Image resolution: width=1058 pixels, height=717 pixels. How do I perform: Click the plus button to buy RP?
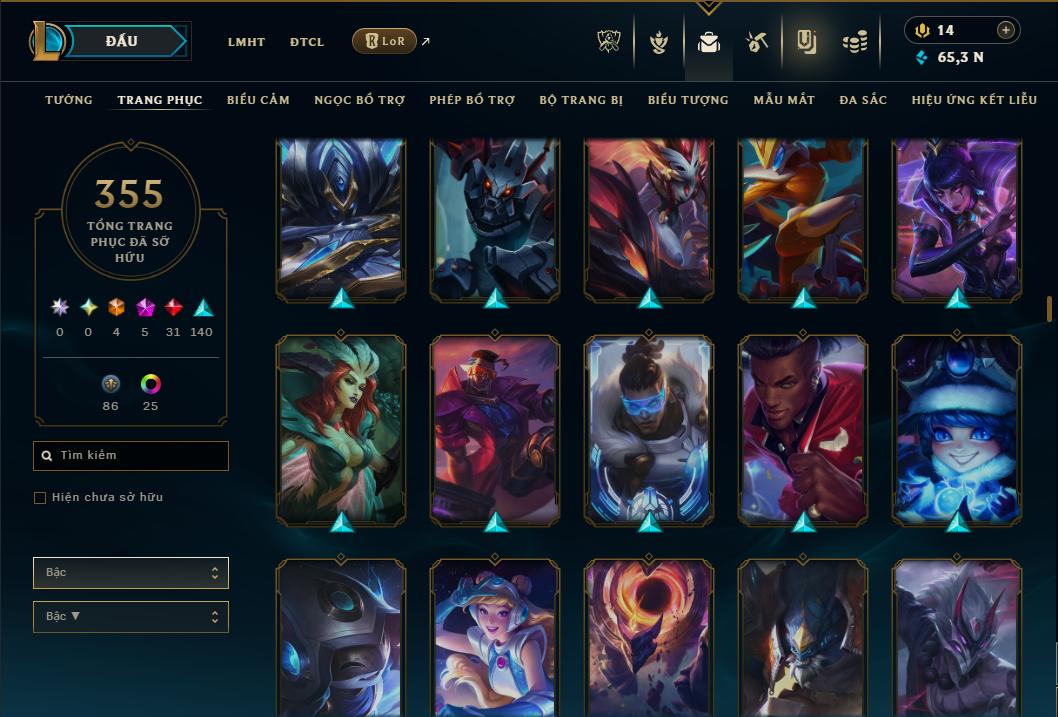point(1006,30)
